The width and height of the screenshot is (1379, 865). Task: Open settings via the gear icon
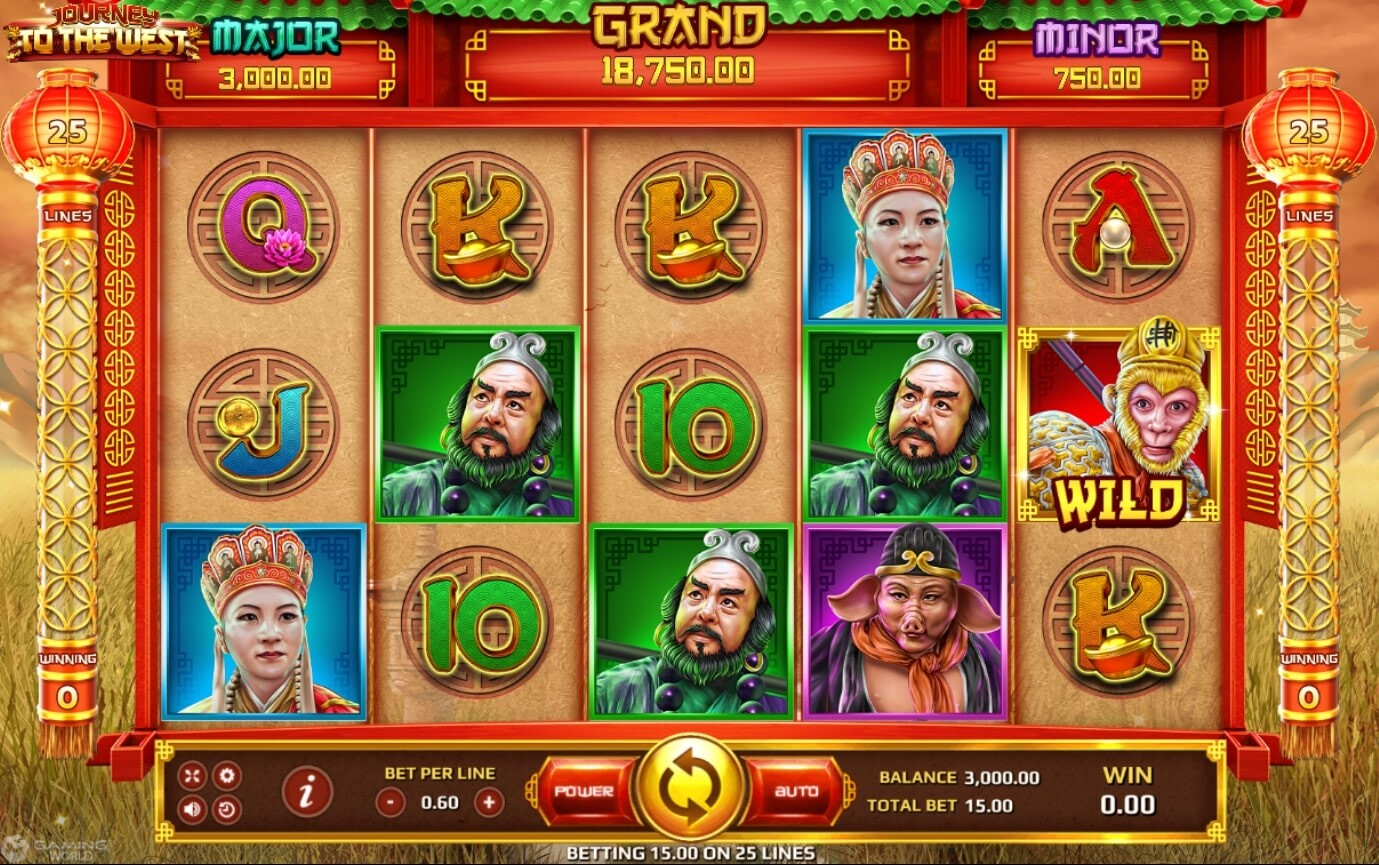[x=227, y=775]
